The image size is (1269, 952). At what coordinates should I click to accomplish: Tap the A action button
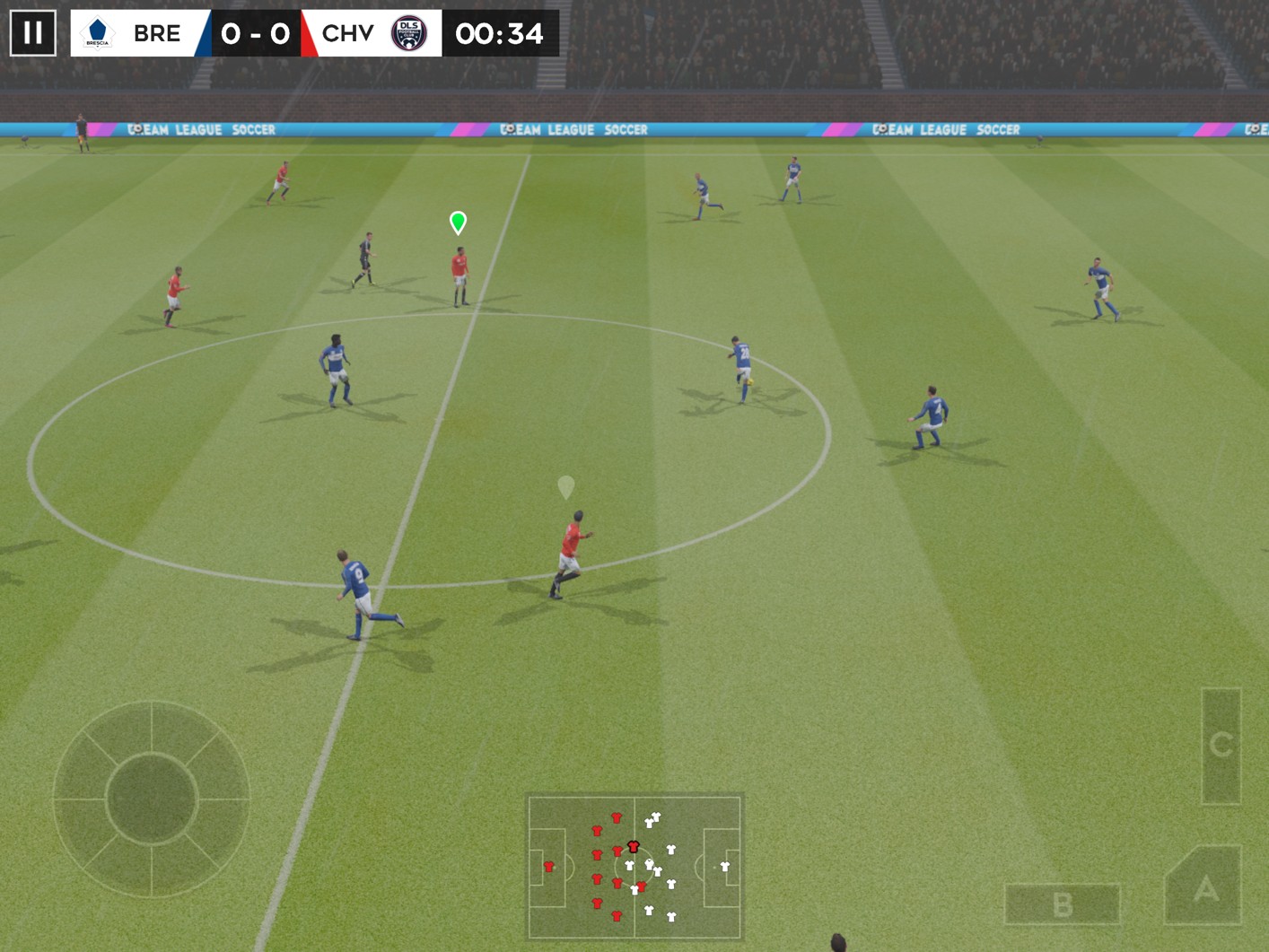1205,888
